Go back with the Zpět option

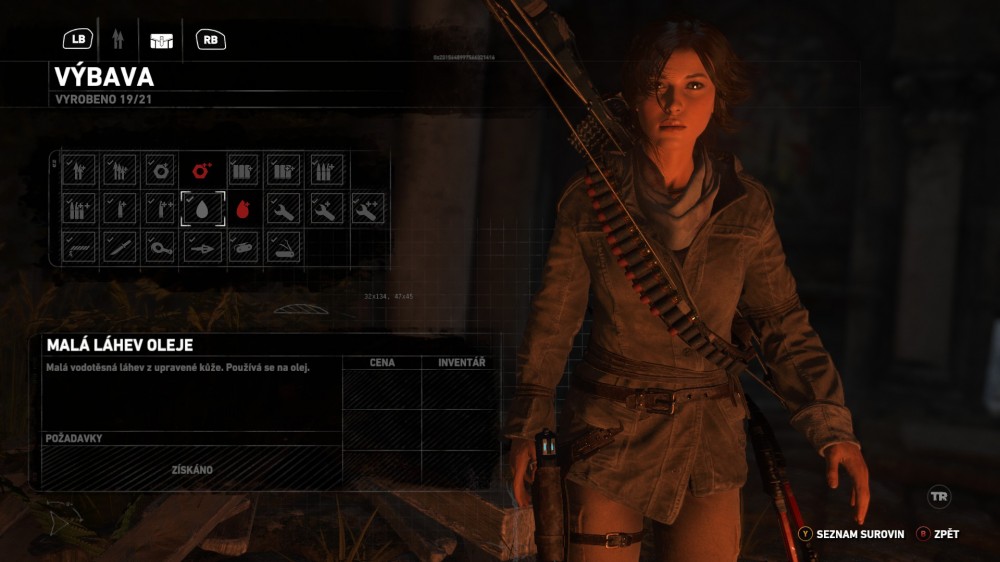coord(938,534)
